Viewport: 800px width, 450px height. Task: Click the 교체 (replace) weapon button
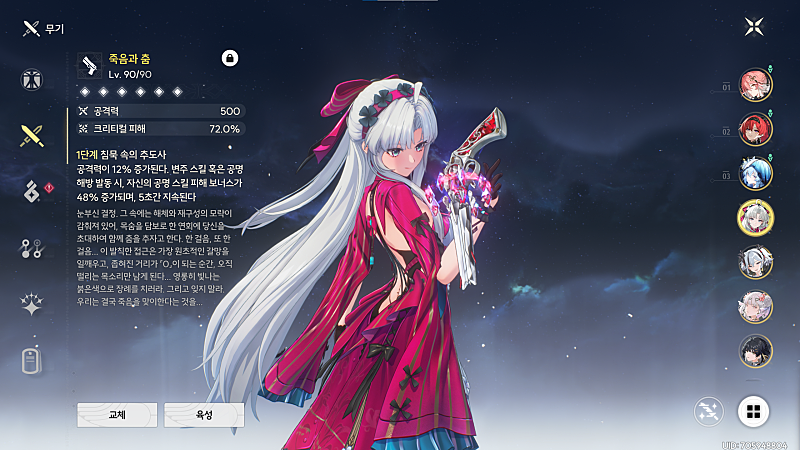click(117, 414)
